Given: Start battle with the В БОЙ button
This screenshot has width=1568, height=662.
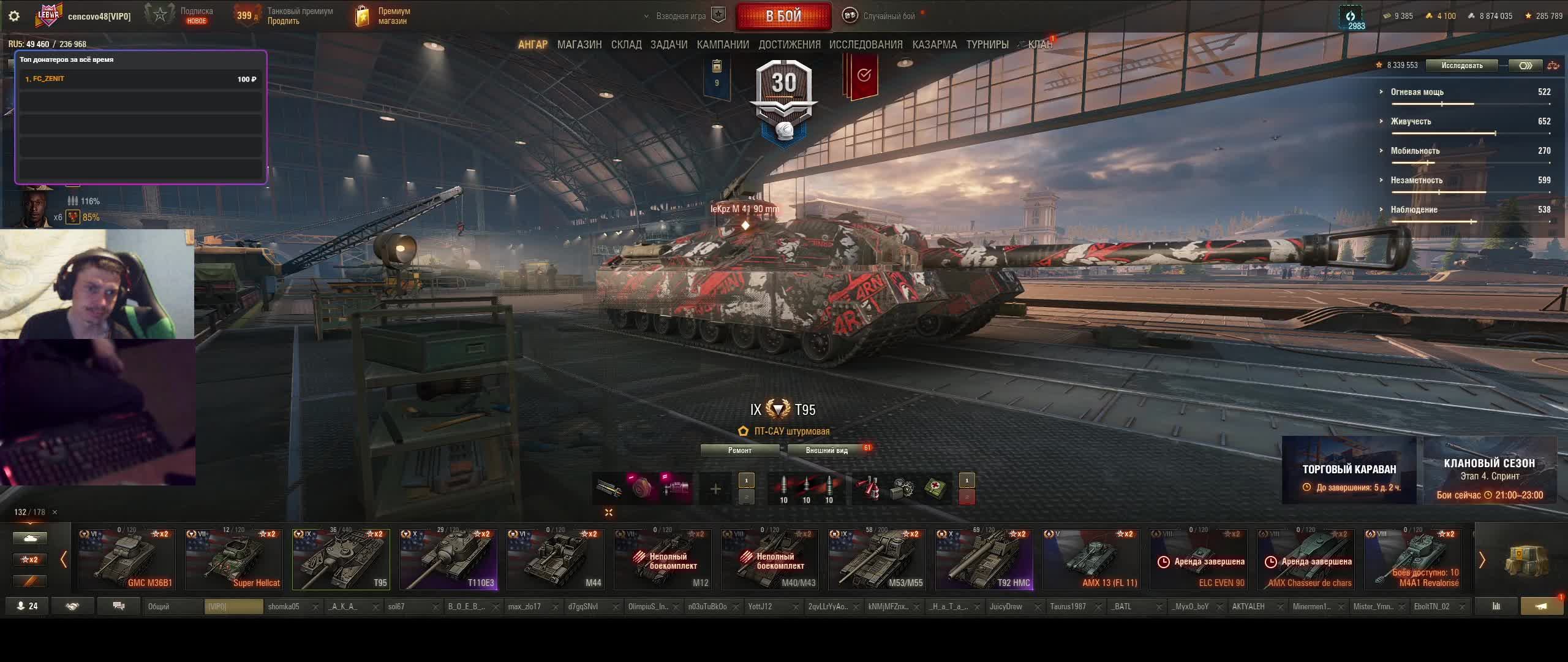Looking at the screenshot, I should tap(783, 17).
